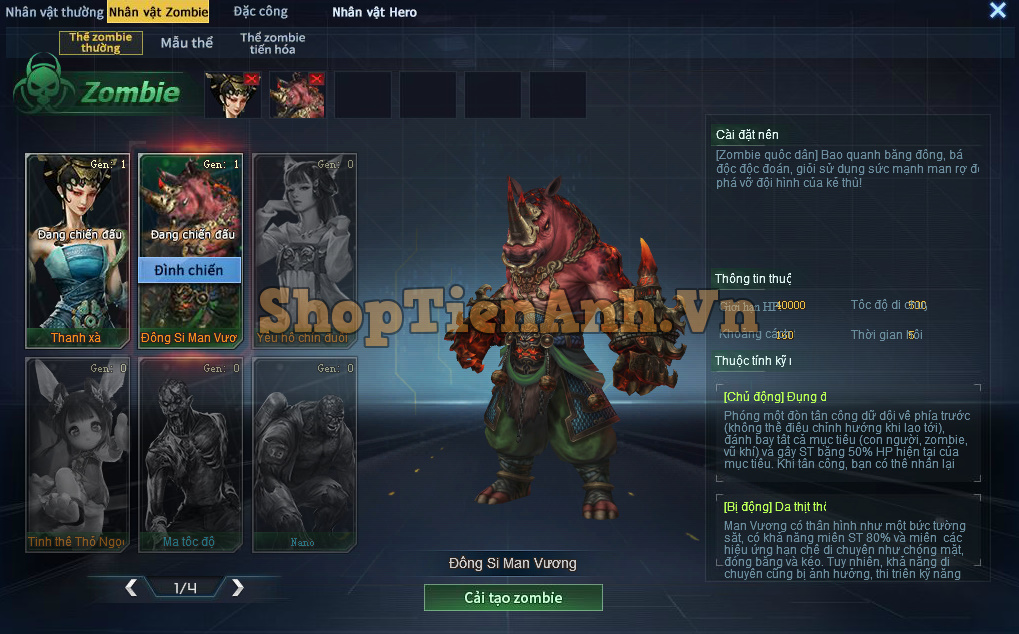Switch to the Nhân vật Hero tab
This screenshot has height=634, width=1019.
374,12
